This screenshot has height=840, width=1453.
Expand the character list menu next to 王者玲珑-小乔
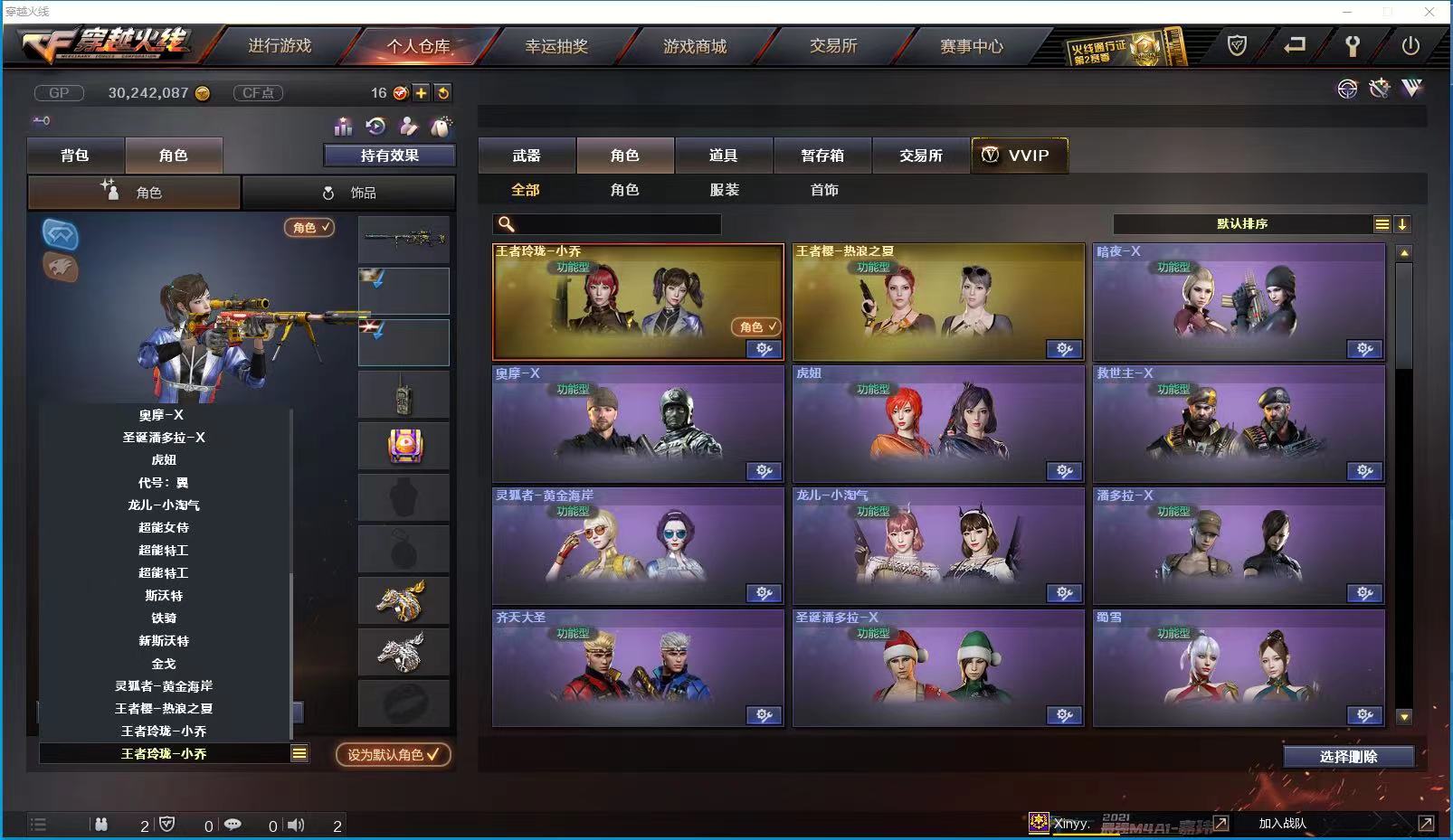point(298,753)
